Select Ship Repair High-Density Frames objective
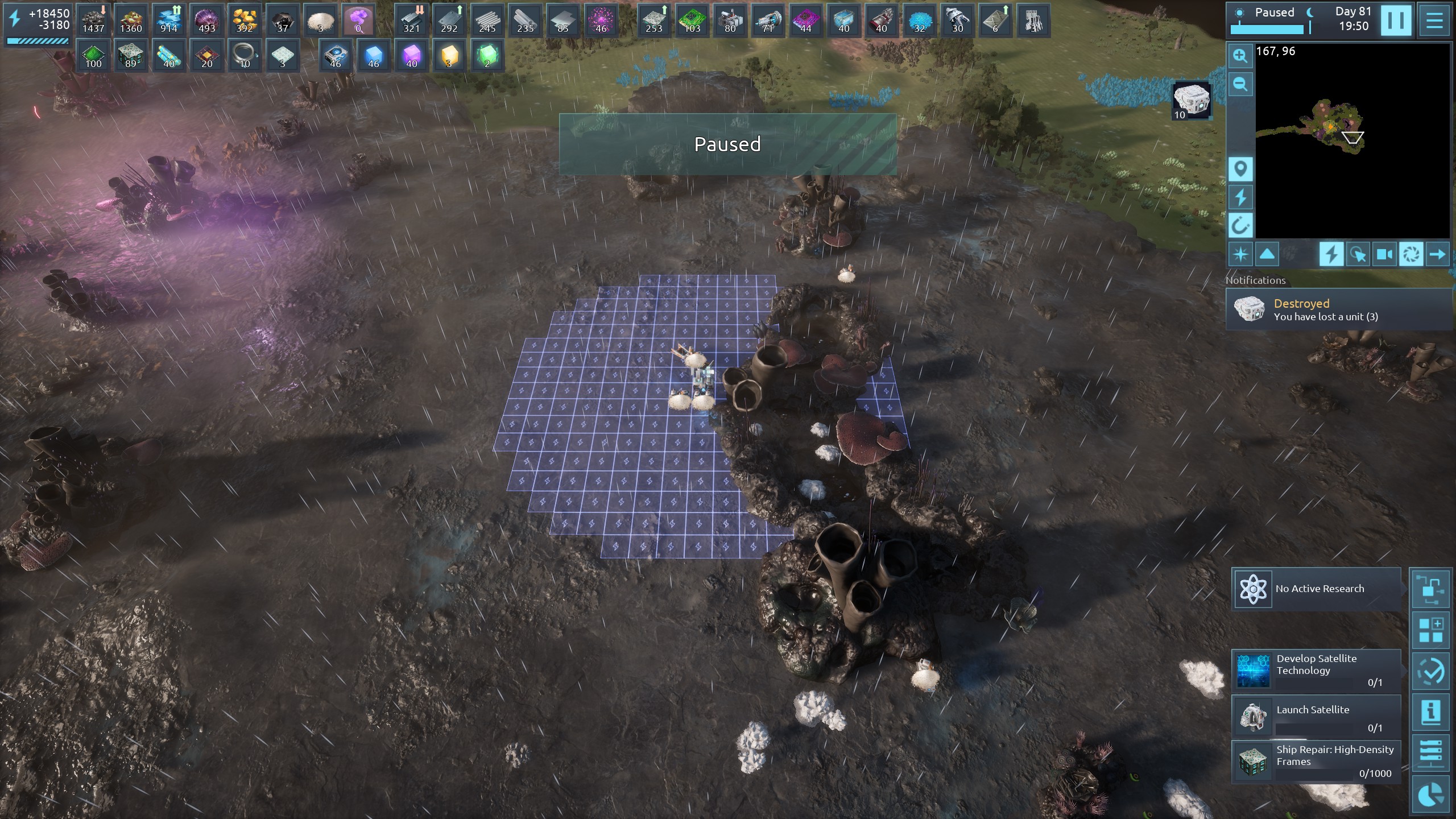This screenshot has height=819, width=1456. 1316,761
